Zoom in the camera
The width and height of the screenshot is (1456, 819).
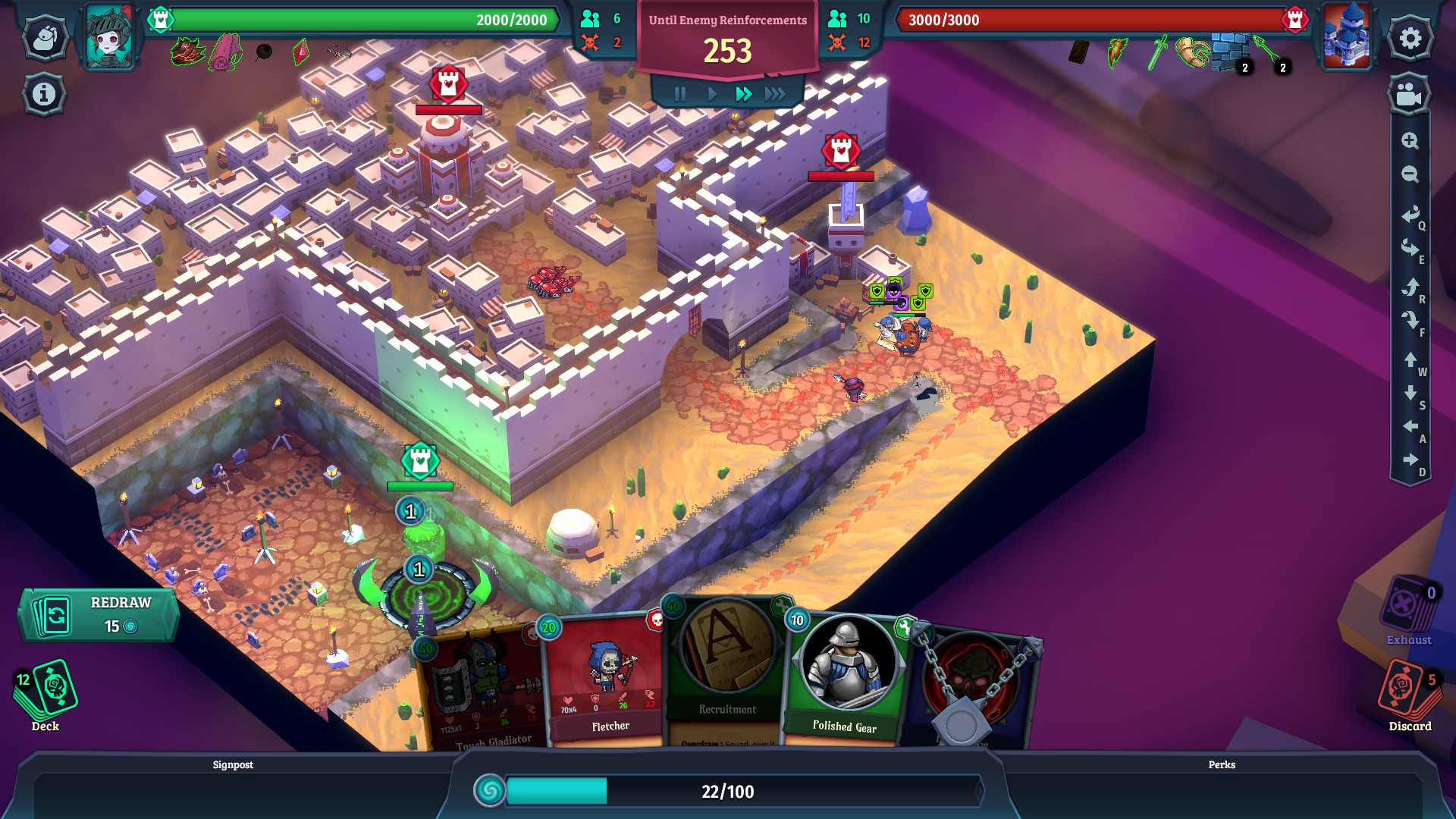1410,140
